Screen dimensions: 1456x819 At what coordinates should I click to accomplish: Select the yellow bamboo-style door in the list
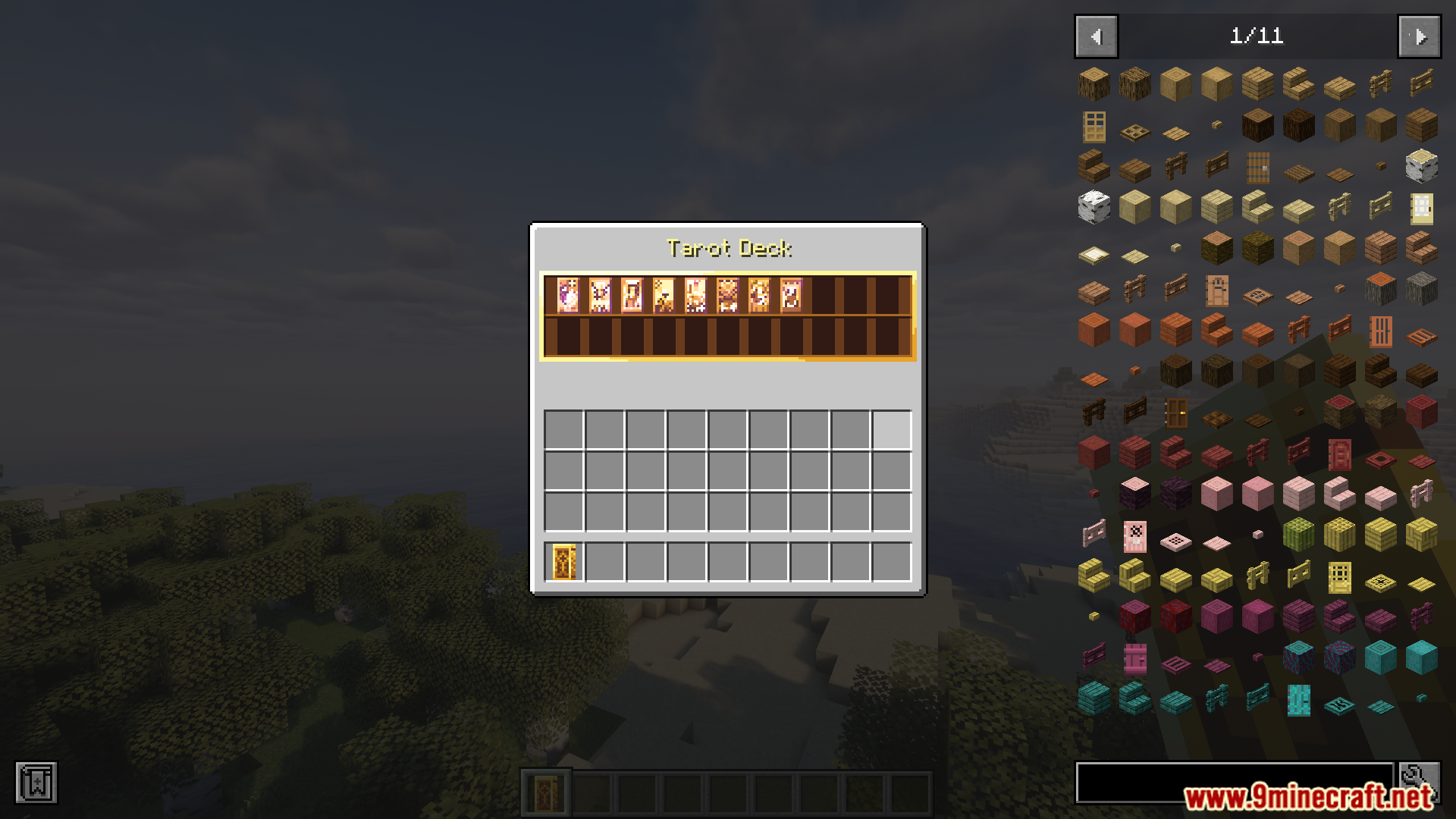point(1339,579)
